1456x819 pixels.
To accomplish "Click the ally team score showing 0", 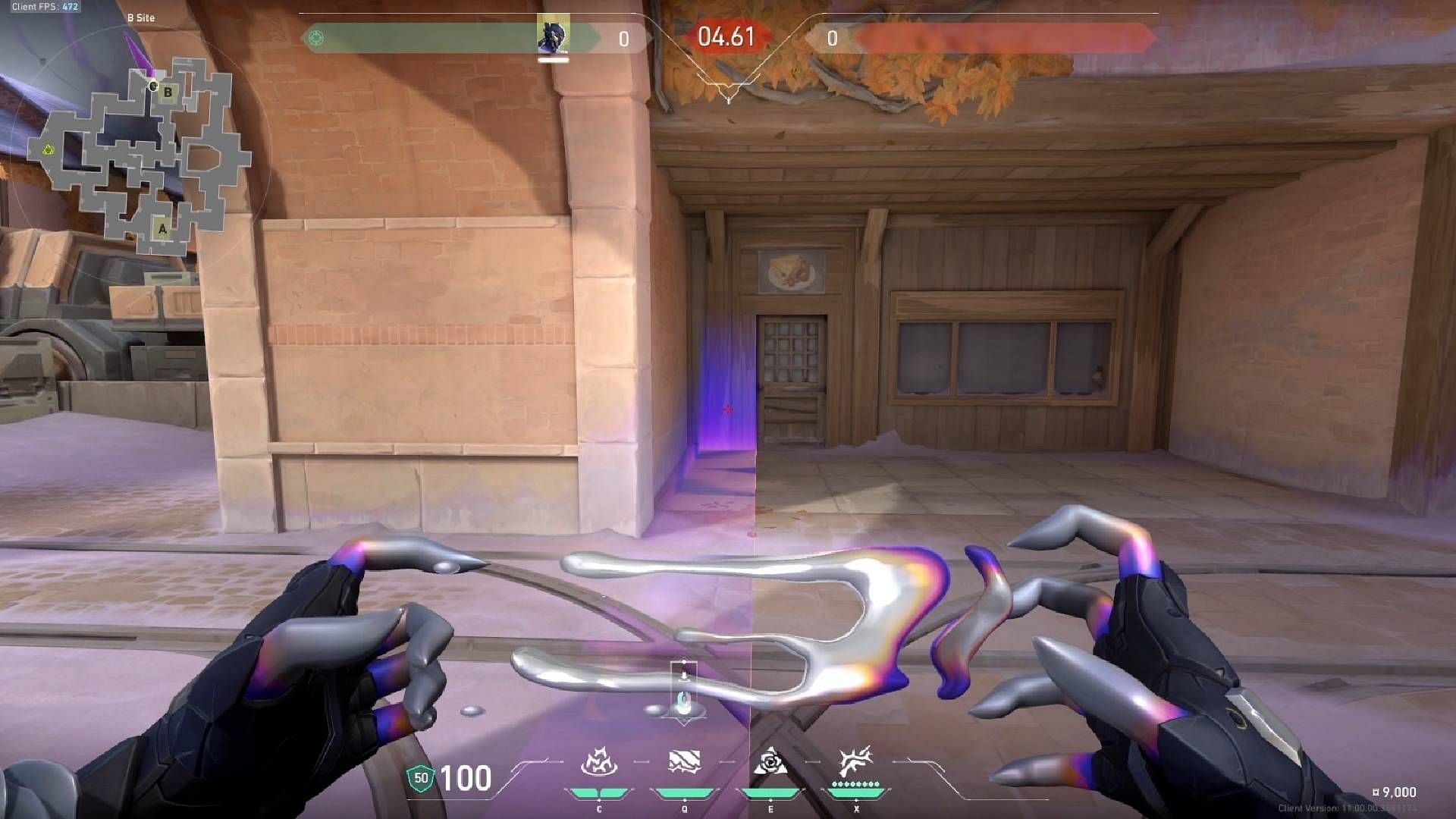I will pos(625,39).
